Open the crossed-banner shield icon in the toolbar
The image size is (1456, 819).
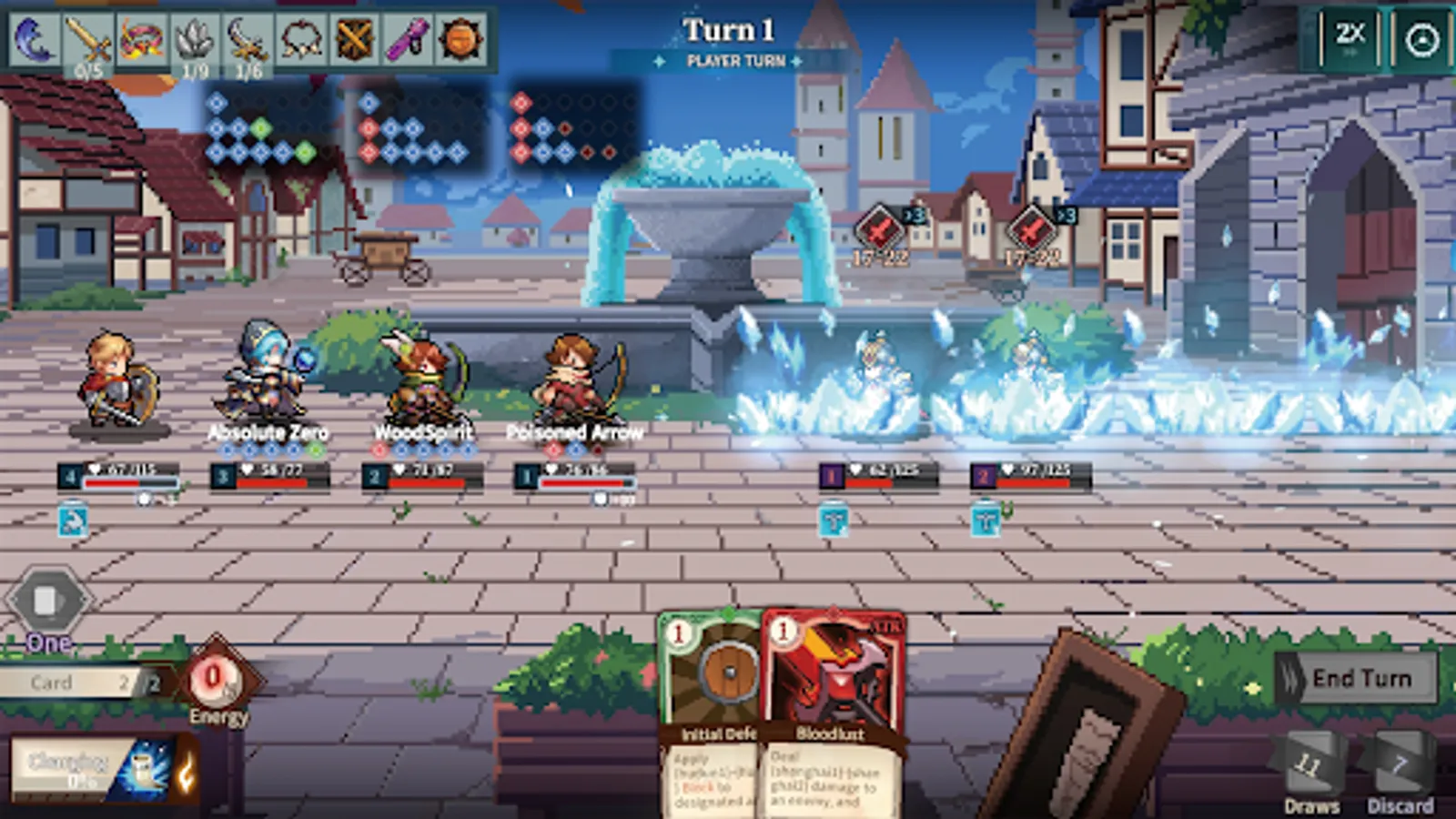pyautogui.click(x=353, y=38)
